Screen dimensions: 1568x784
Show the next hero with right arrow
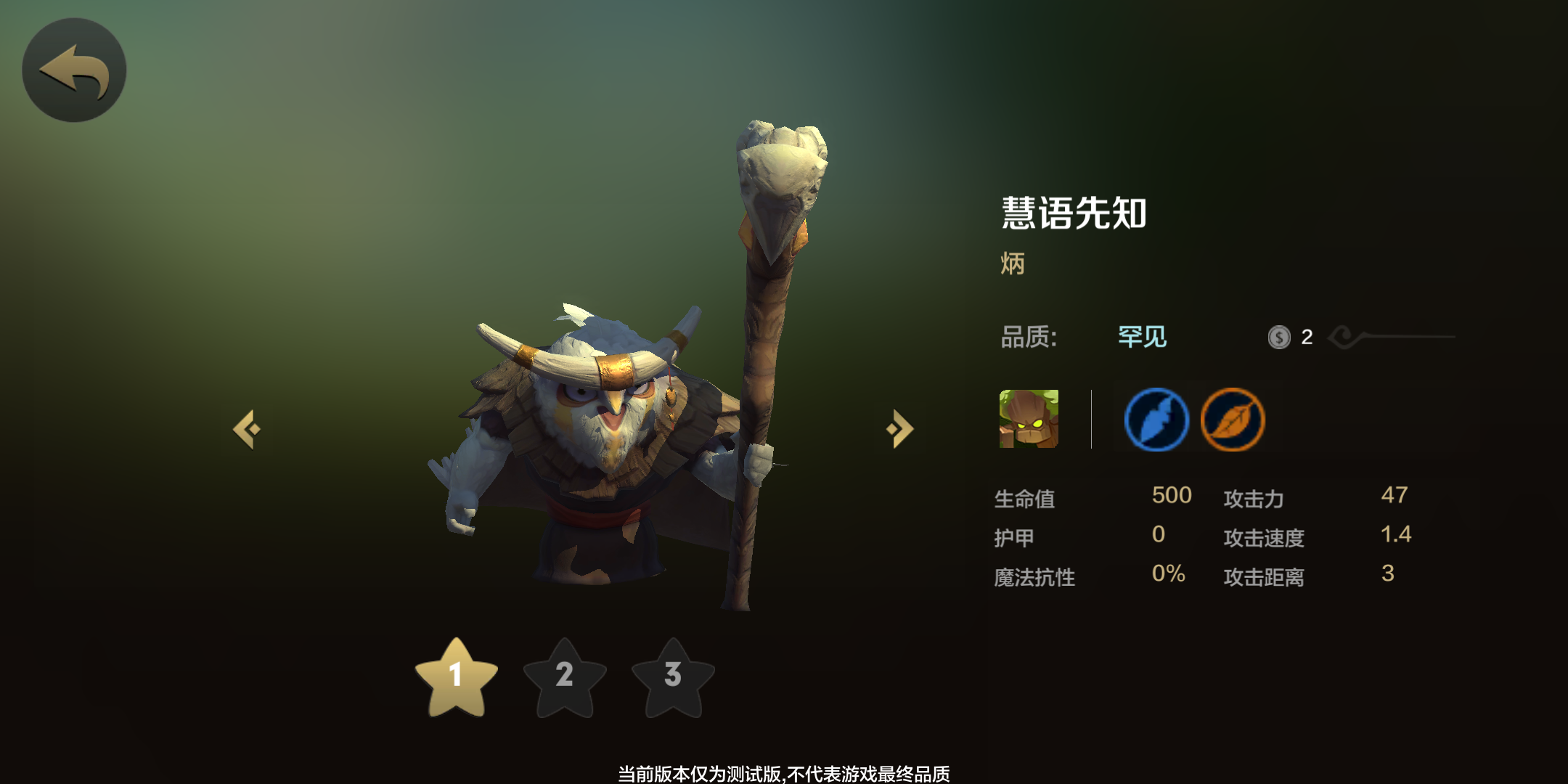tap(899, 429)
